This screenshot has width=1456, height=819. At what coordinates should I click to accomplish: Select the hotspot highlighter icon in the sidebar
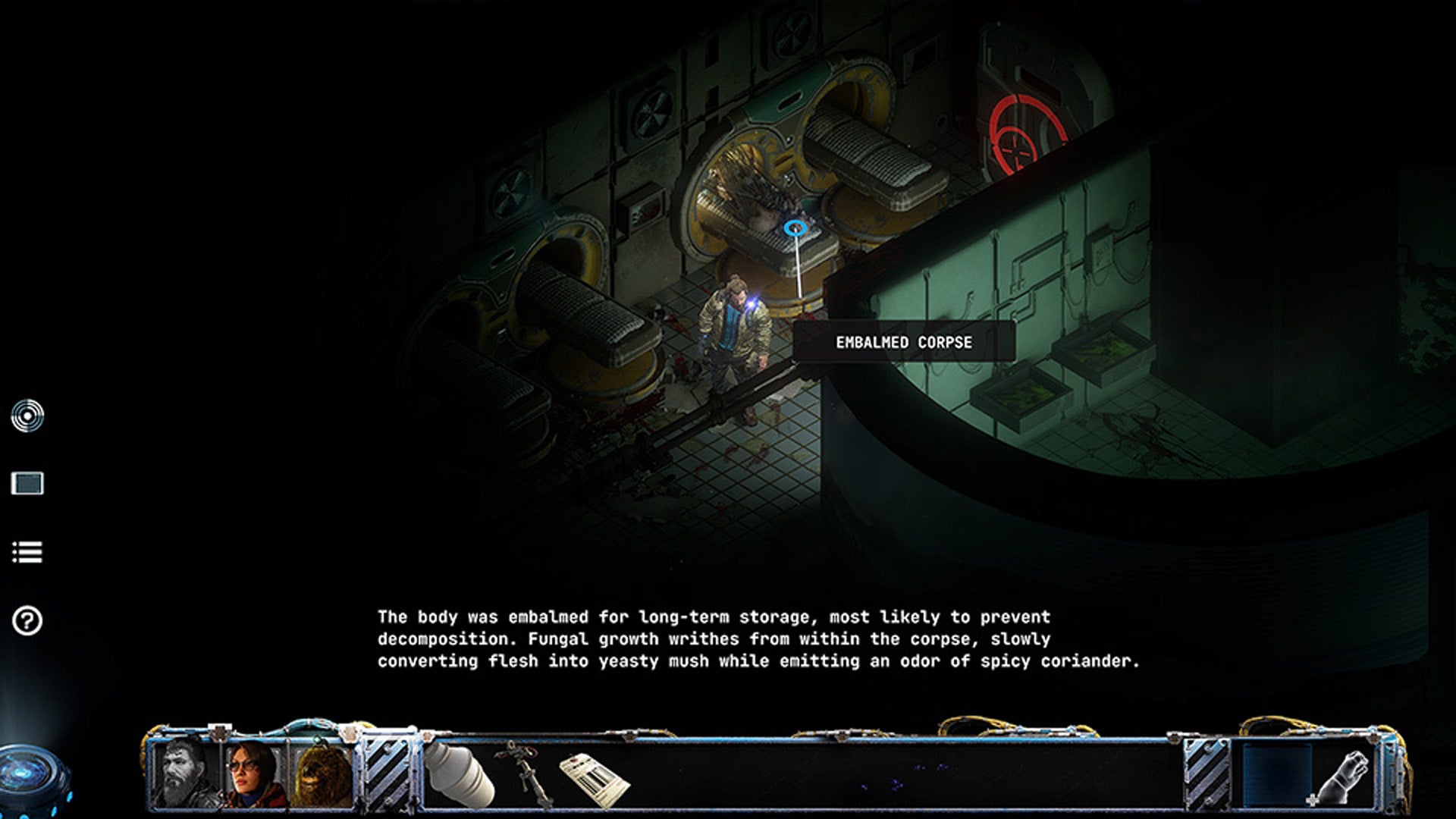(27, 416)
